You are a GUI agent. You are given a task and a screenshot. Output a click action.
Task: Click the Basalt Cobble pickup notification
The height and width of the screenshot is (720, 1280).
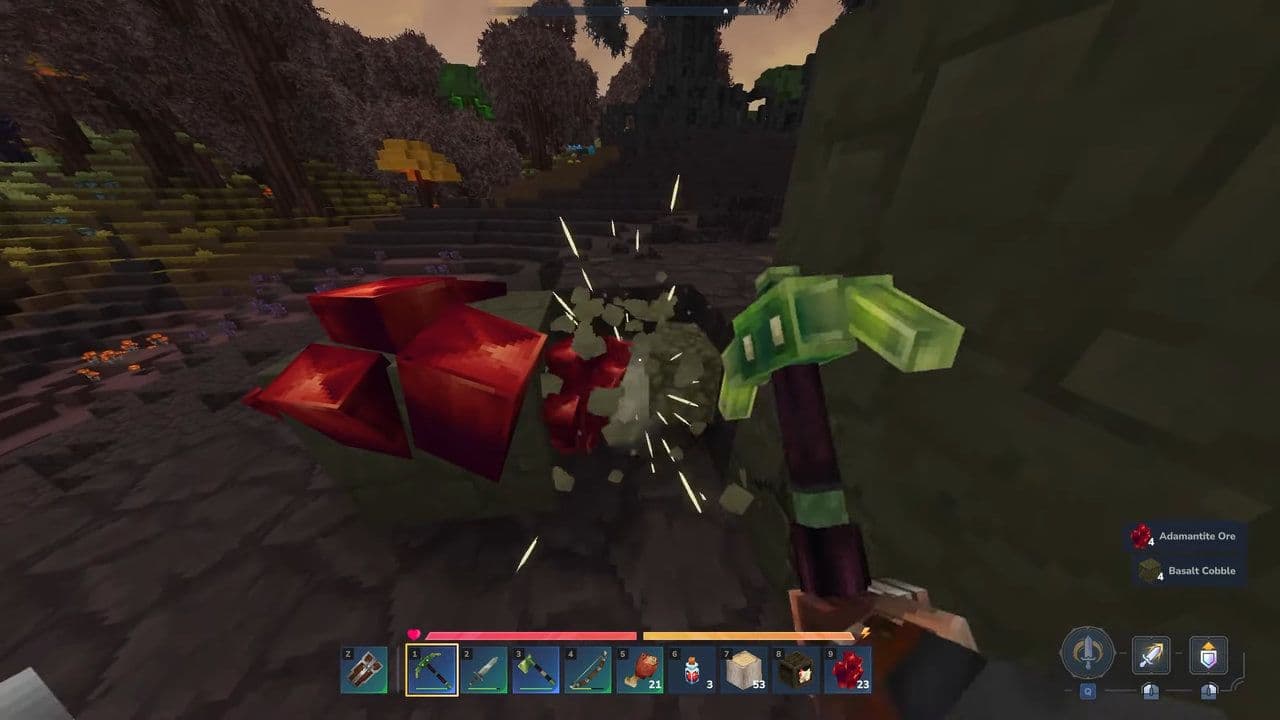(x=1197, y=570)
